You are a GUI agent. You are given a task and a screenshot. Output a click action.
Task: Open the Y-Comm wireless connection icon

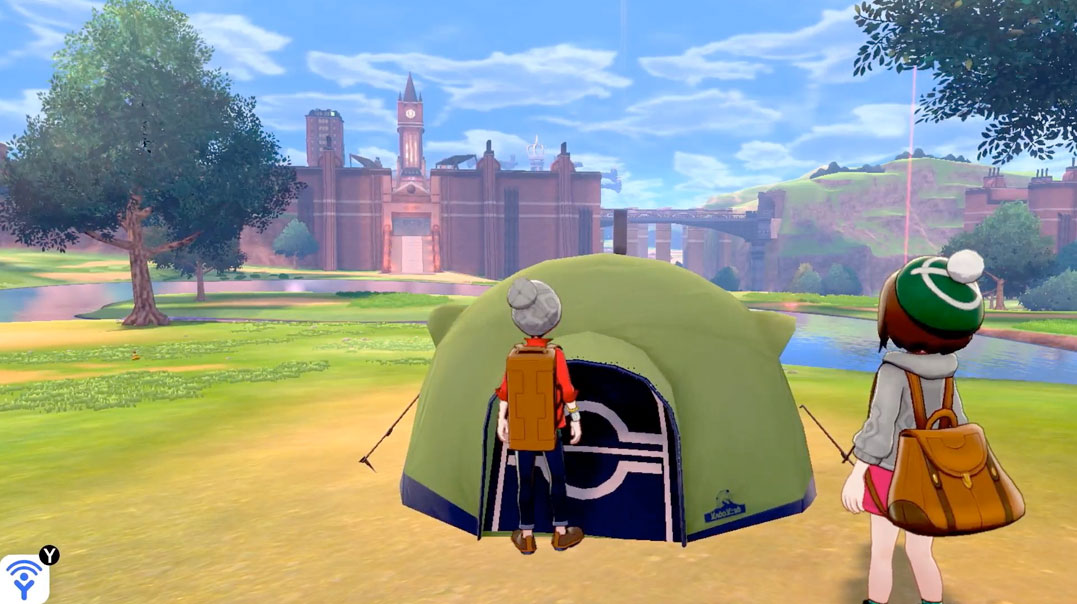tap(23, 579)
